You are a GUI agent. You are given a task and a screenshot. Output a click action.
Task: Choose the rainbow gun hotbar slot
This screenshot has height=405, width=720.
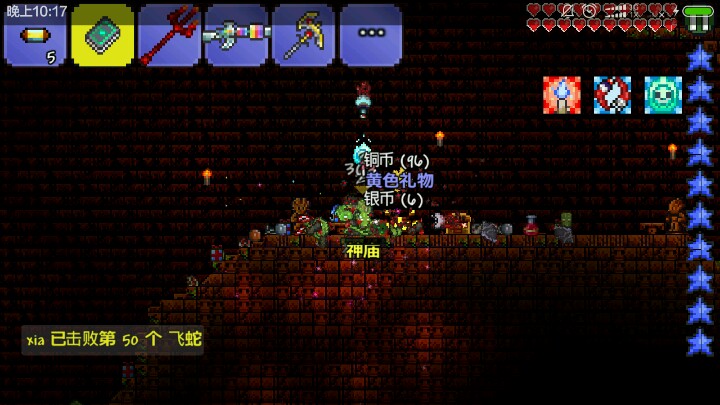point(236,36)
